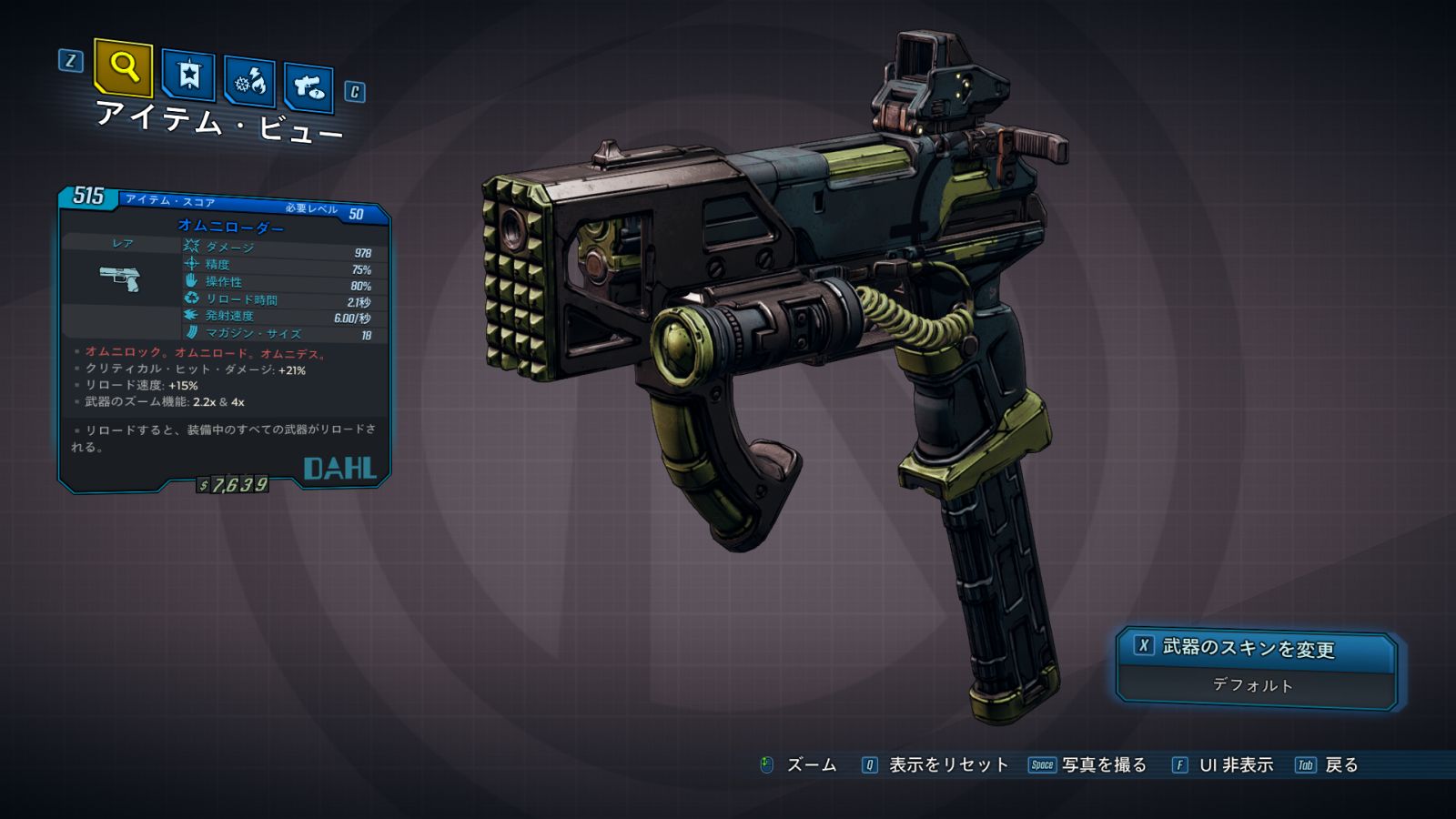Screen dimensions: 1456x819
Task: Take a photo with 写真を撮る
Action: pyautogui.click(x=1102, y=765)
